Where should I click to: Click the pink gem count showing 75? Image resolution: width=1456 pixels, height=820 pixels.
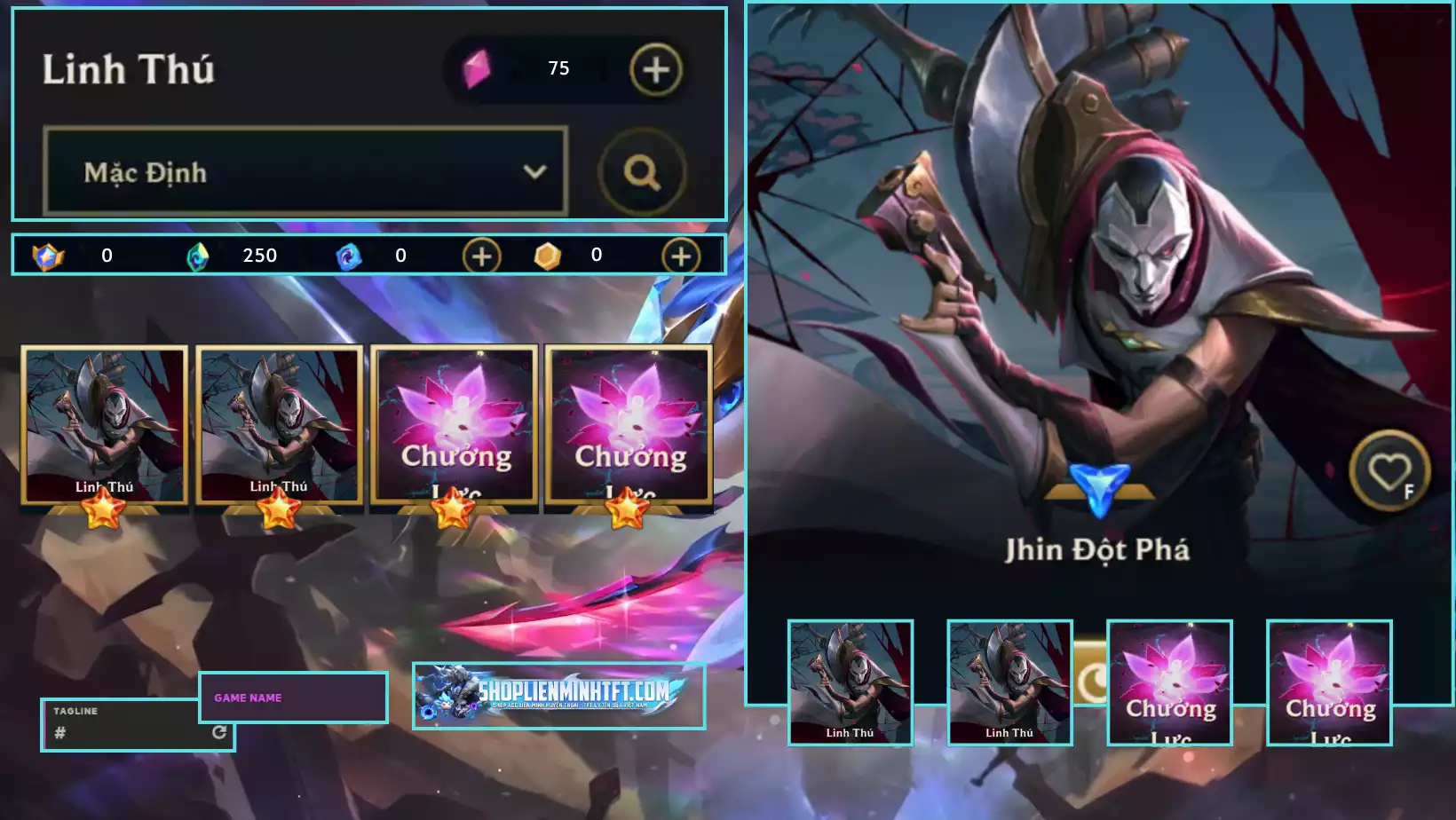(559, 67)
